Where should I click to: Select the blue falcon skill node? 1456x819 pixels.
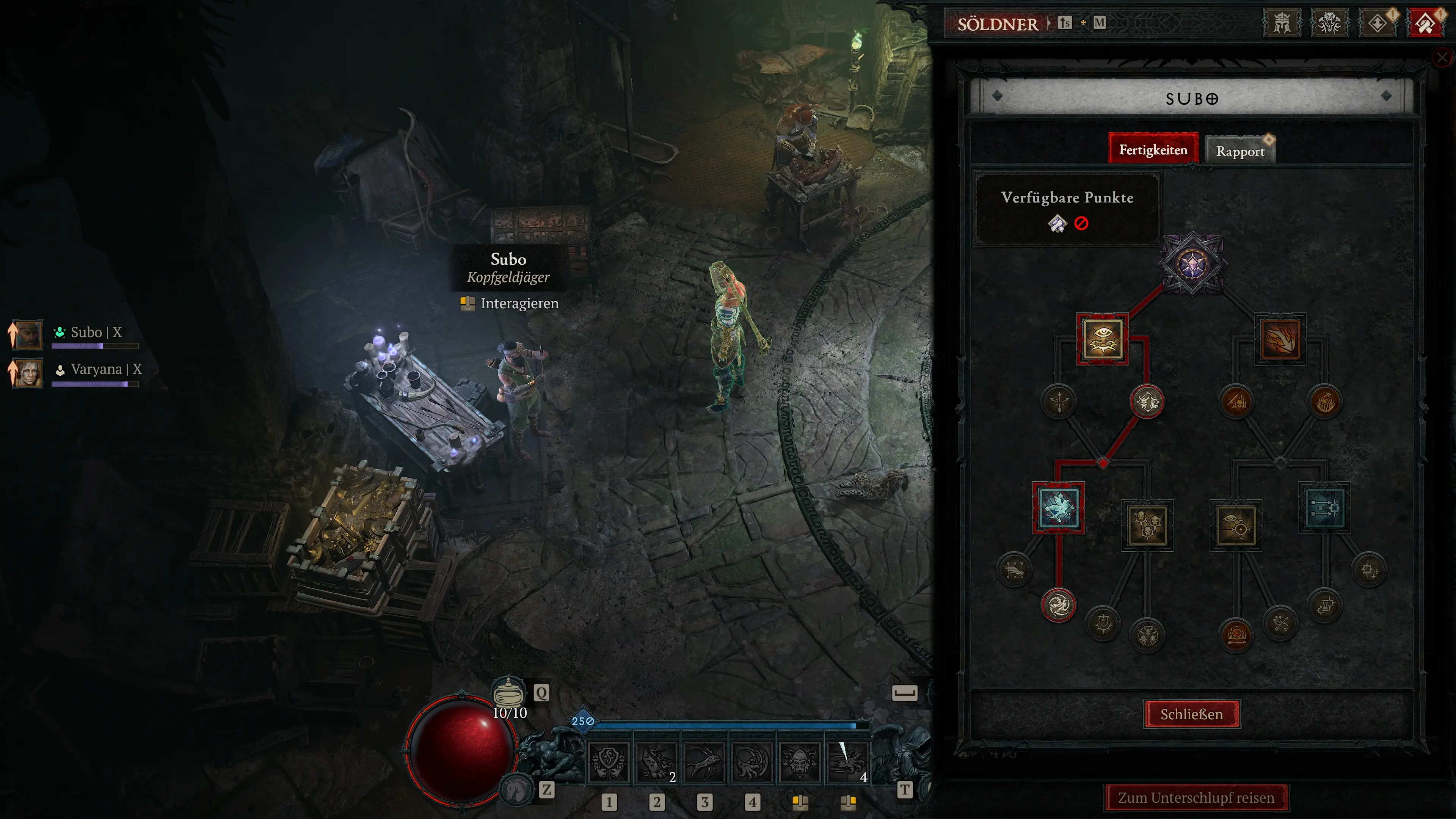click(1058, 508)
